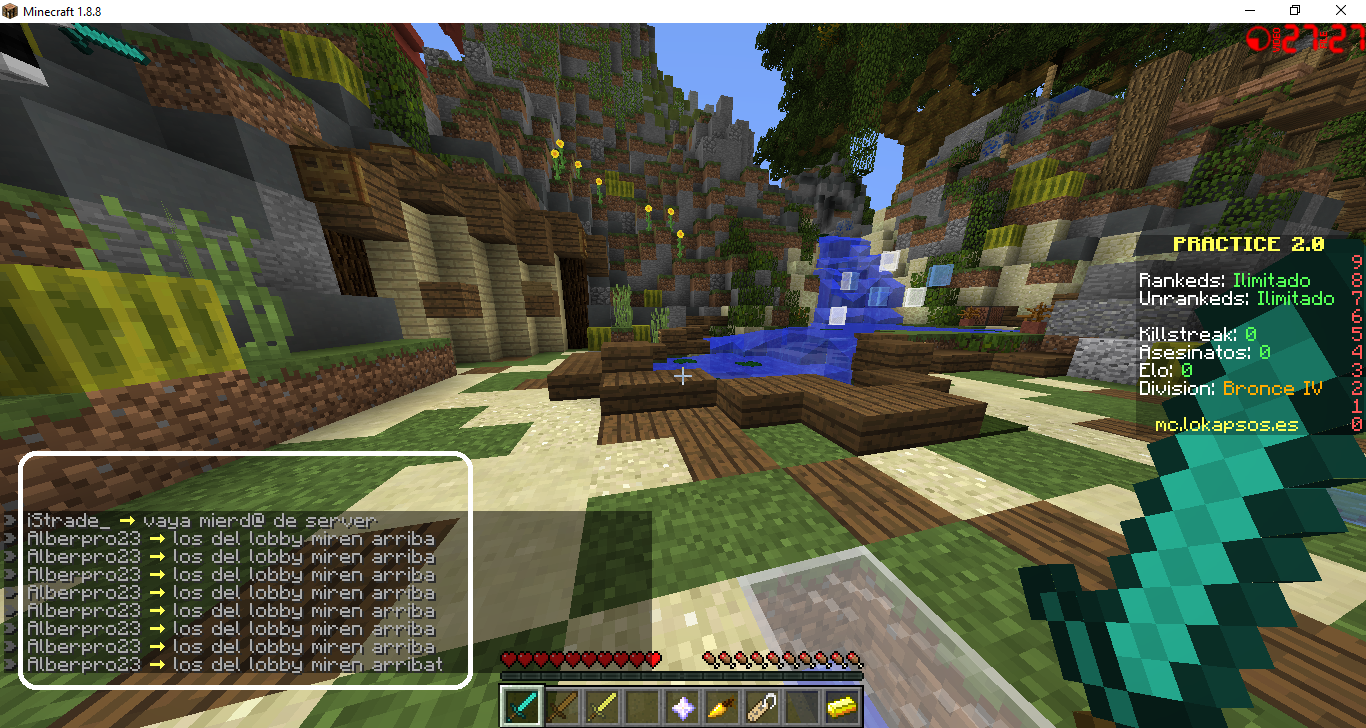Viewport: 1366px width, 728px height.
Task: Choose the gold ingot hotbar slot
Action: (842, 706)
